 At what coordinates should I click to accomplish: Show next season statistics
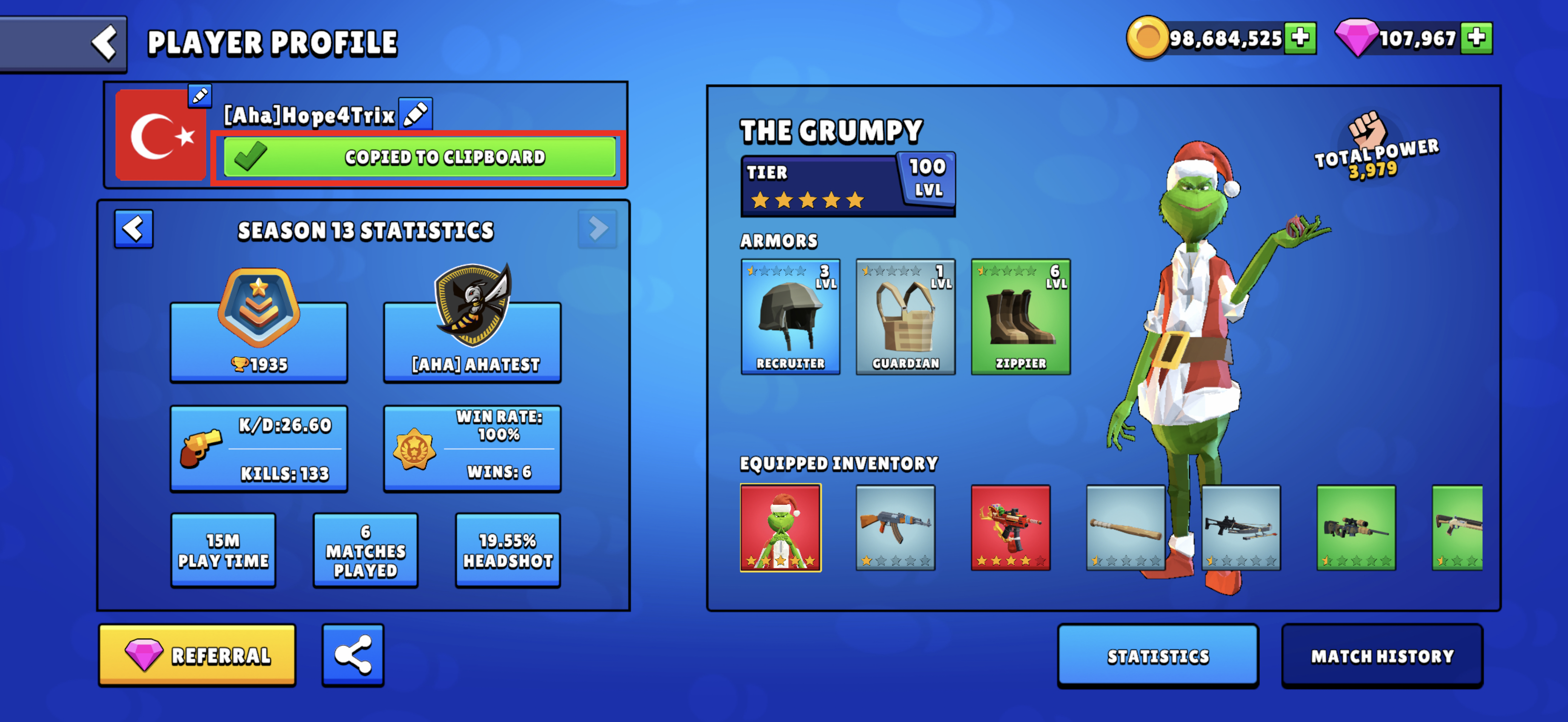coord(597,229)
